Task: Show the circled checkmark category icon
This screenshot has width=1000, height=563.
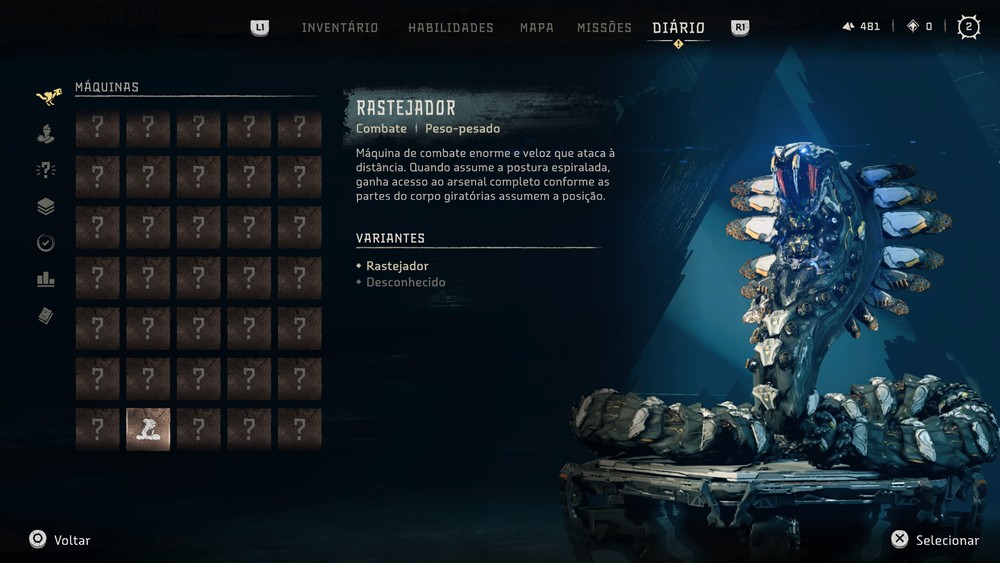Action: pos(46,243)
